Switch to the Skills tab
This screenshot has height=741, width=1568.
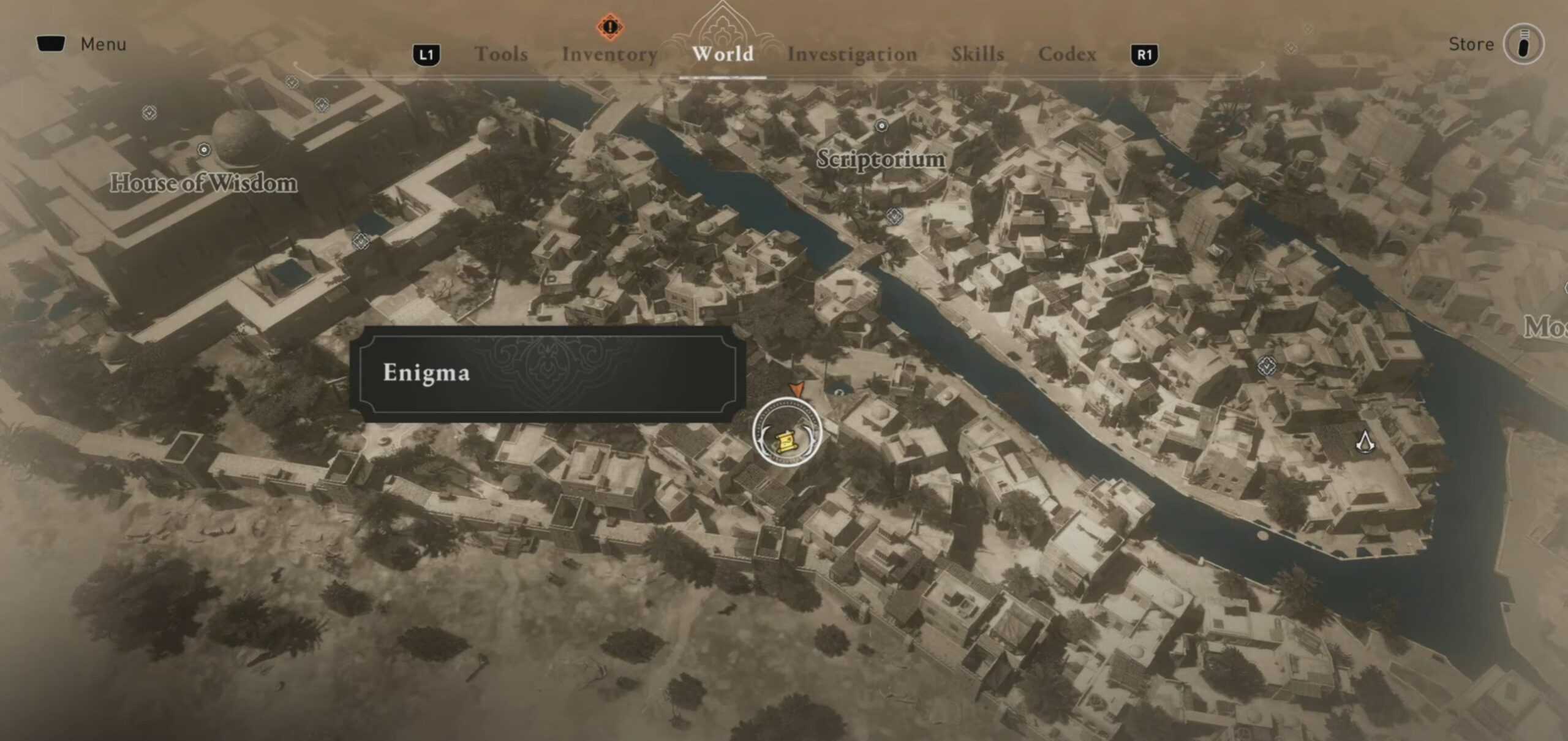(978, 55)
